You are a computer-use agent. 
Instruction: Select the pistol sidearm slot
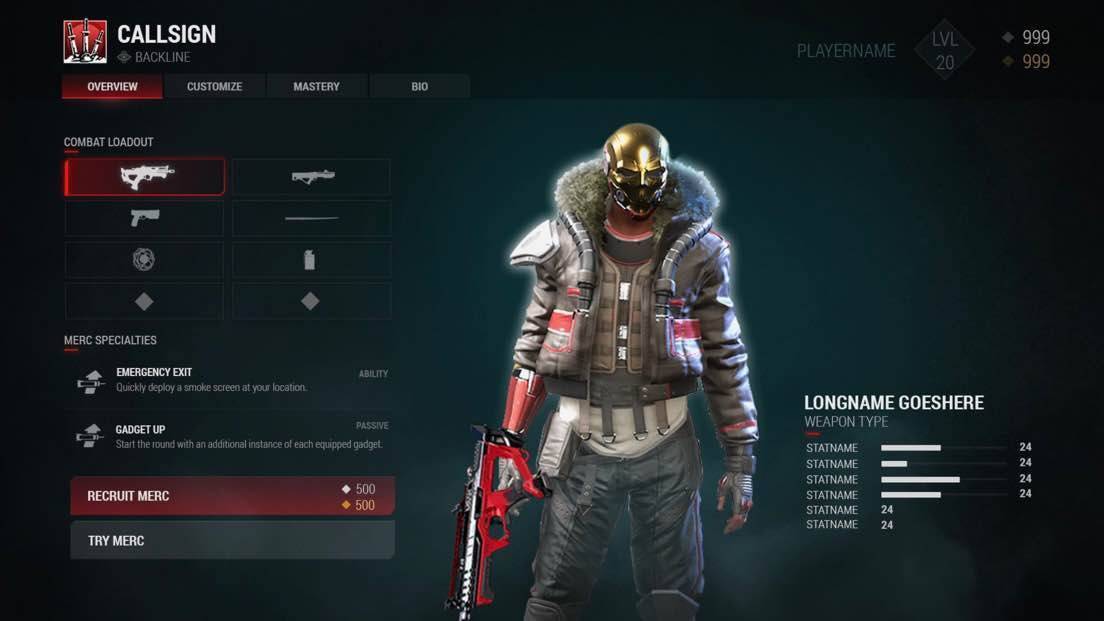coord(145,218)
